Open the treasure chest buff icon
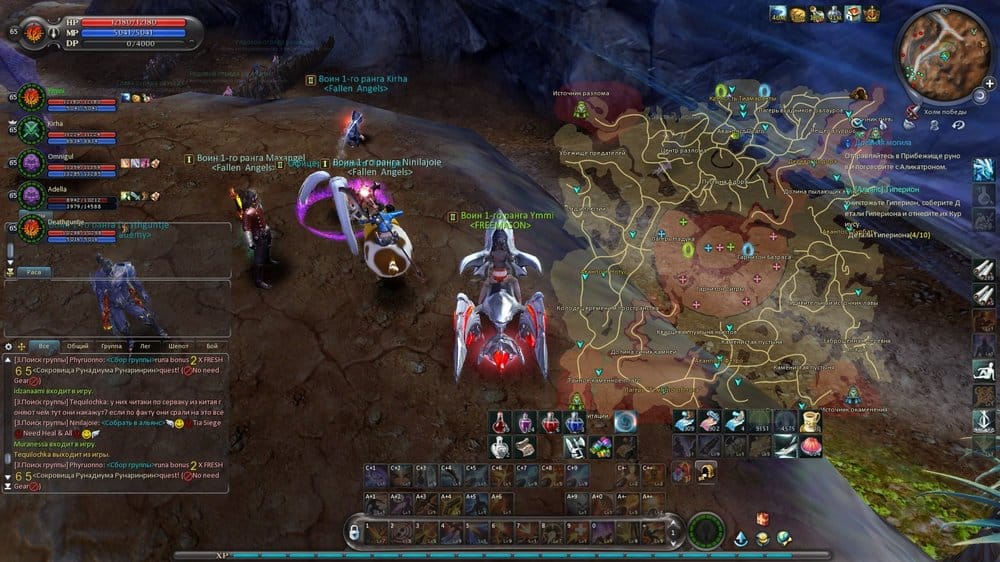1000x562 pixels. click(x=798, y=14)
